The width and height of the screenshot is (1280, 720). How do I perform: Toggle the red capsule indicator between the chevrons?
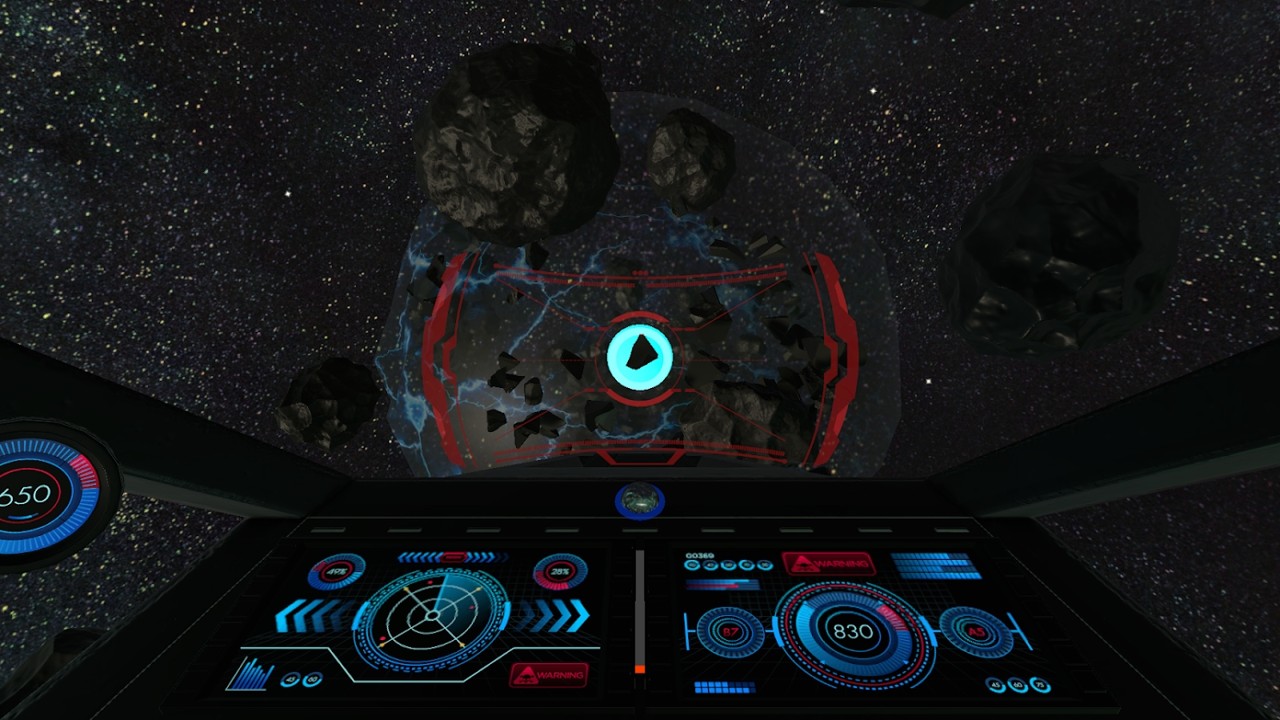click(x=453, y=557)
